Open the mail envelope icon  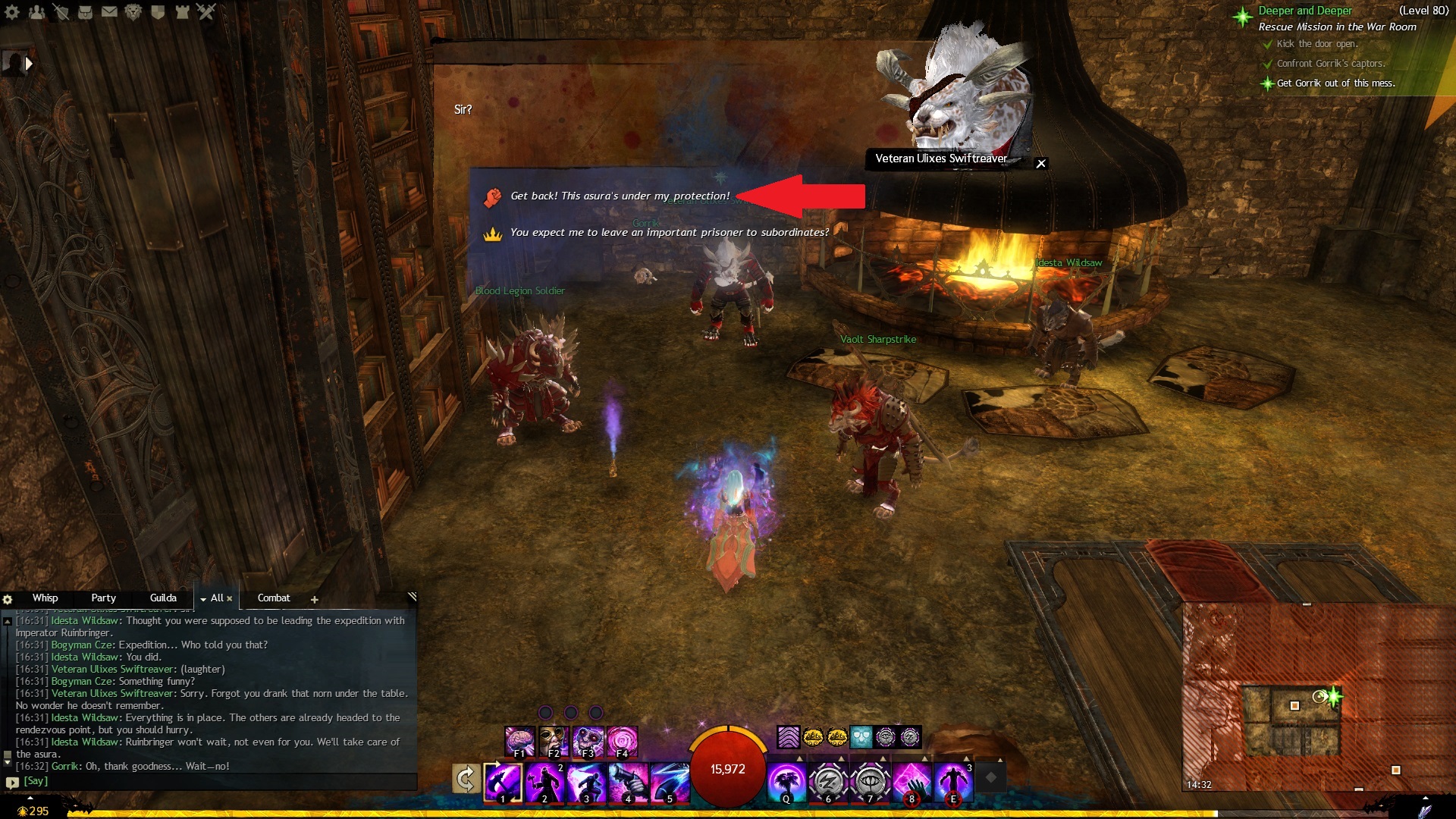coord(109,11)
